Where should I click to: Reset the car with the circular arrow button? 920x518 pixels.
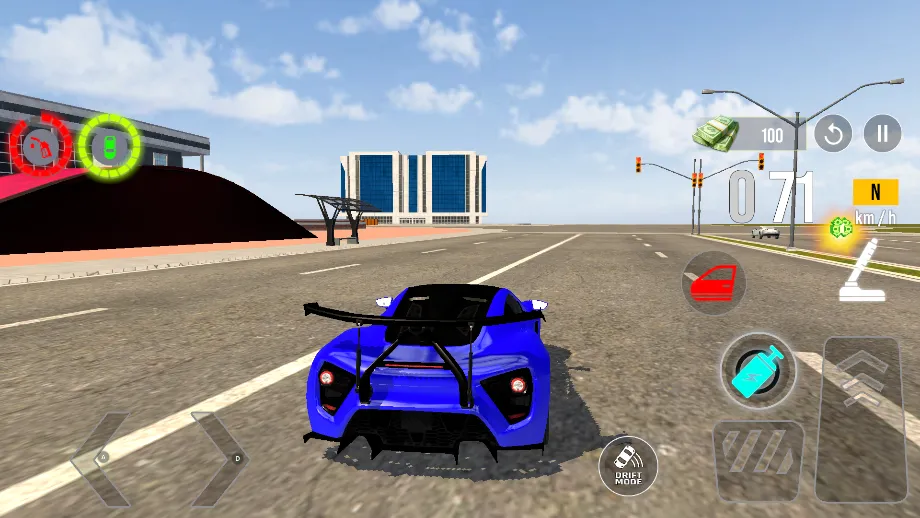(833, 133)
